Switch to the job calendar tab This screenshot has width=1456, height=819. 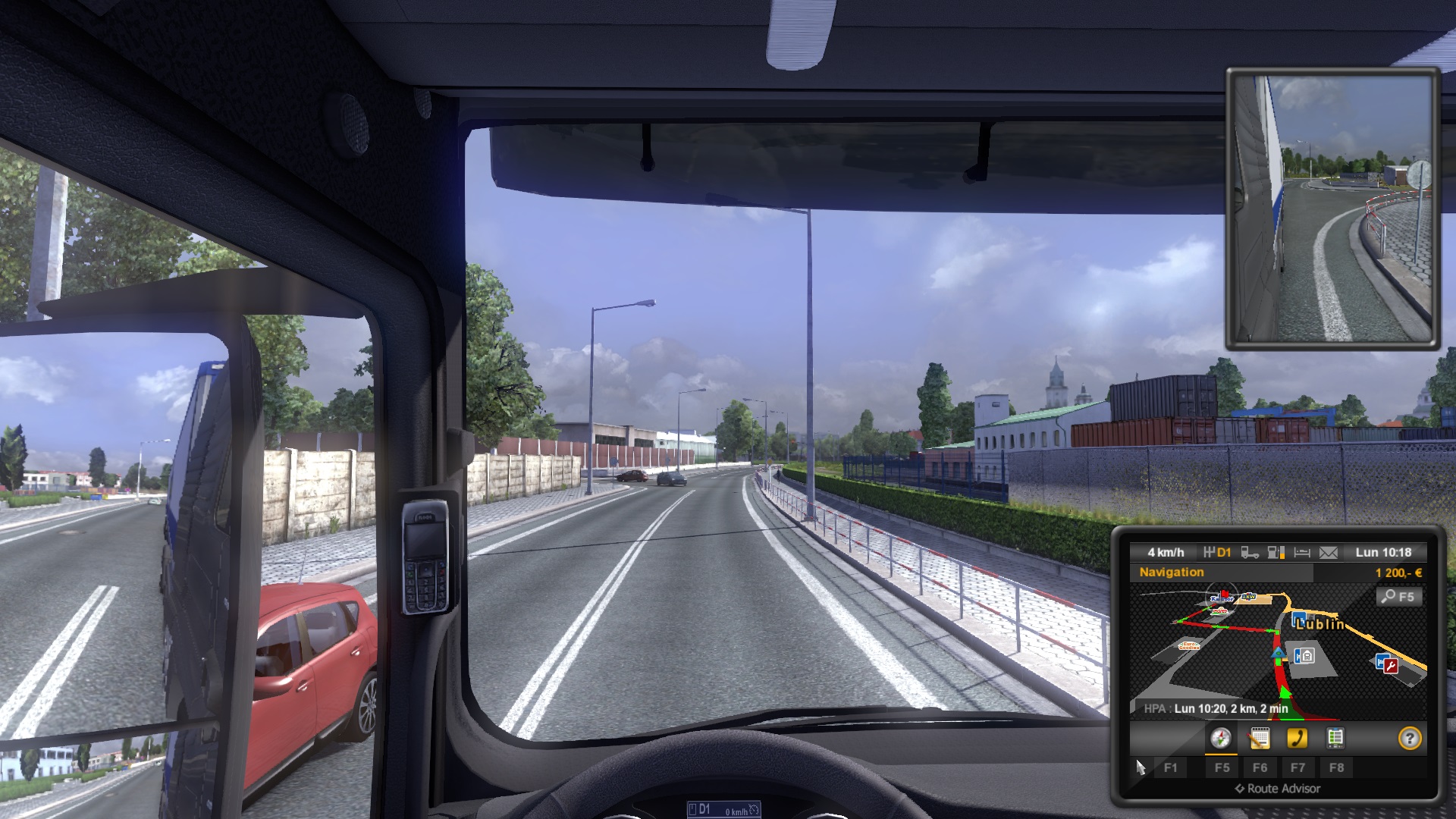click(x=1259, y=738)
